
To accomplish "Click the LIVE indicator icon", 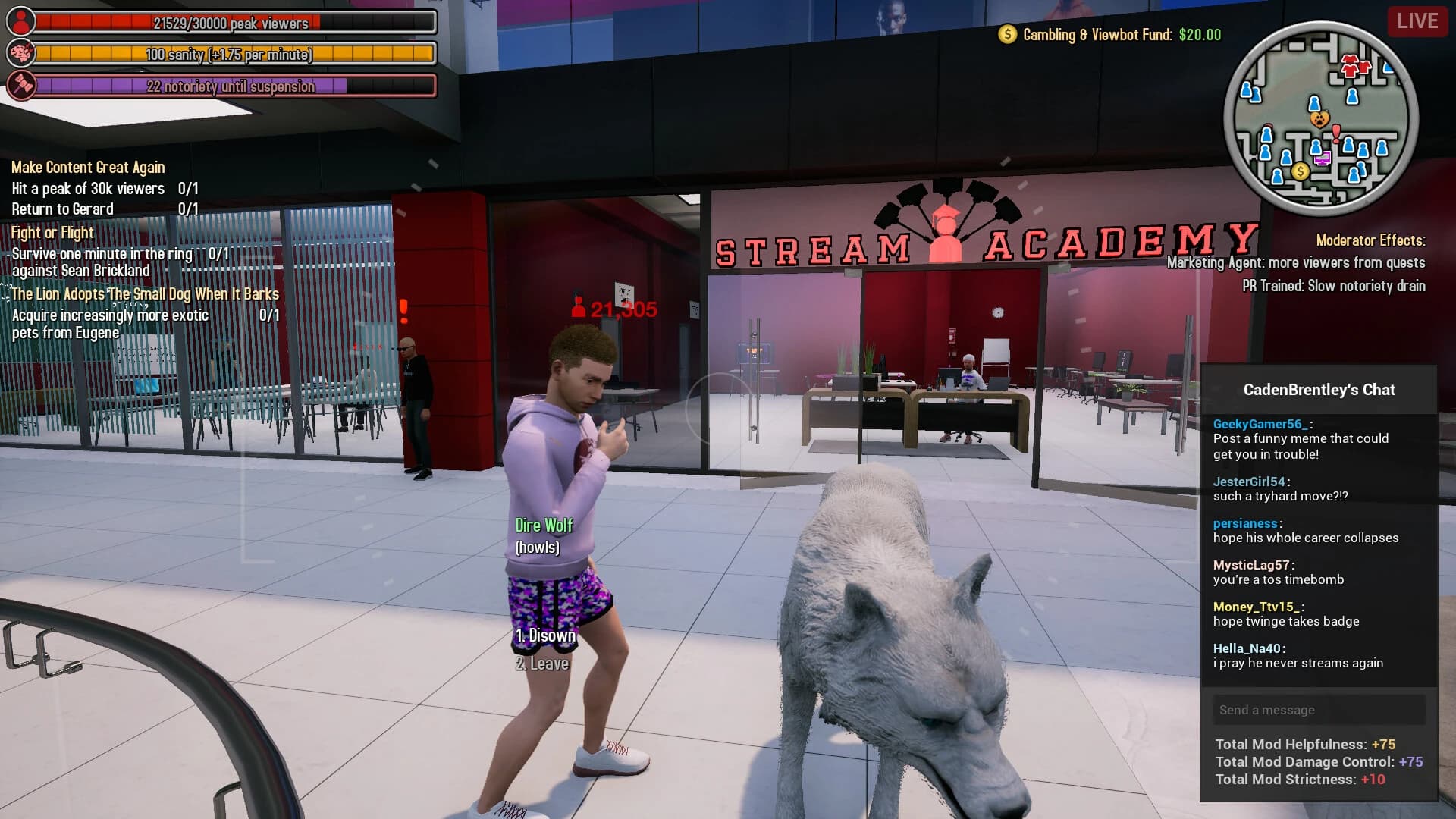I will pyautogui.click(x=1417, y=21).
